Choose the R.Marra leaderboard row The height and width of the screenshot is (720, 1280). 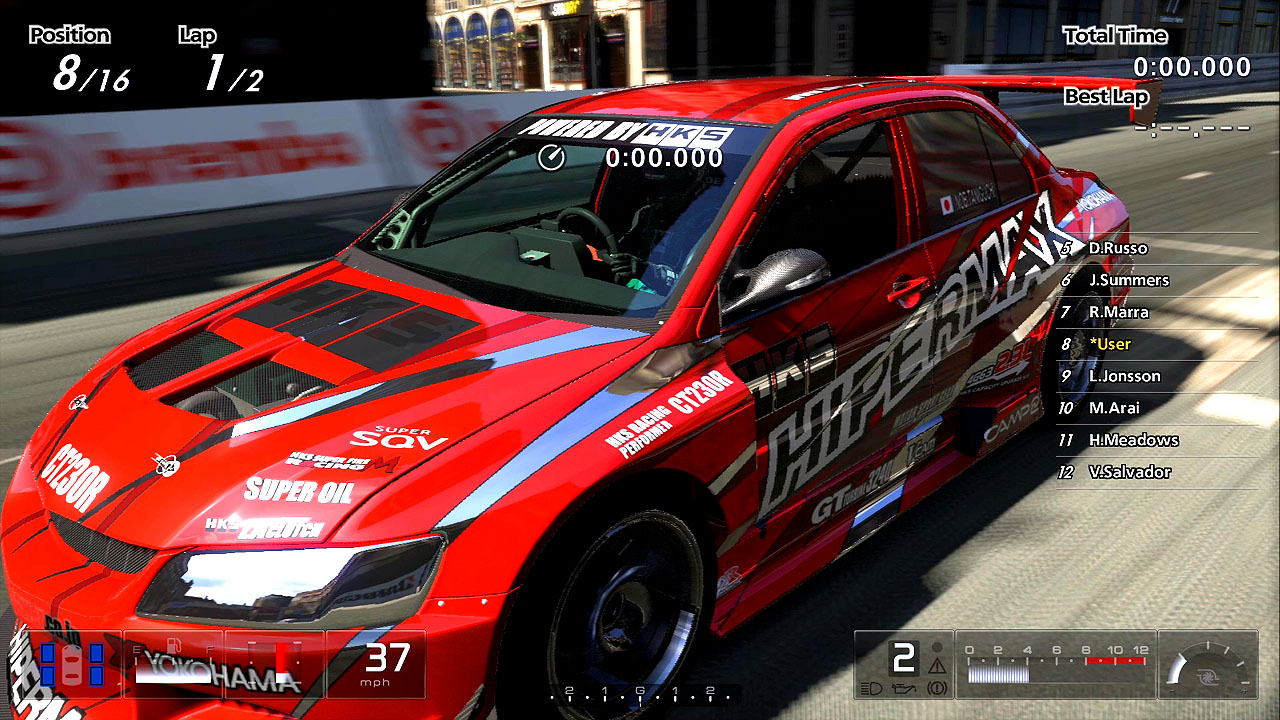pyautogui.click(x=1118, y=312)
